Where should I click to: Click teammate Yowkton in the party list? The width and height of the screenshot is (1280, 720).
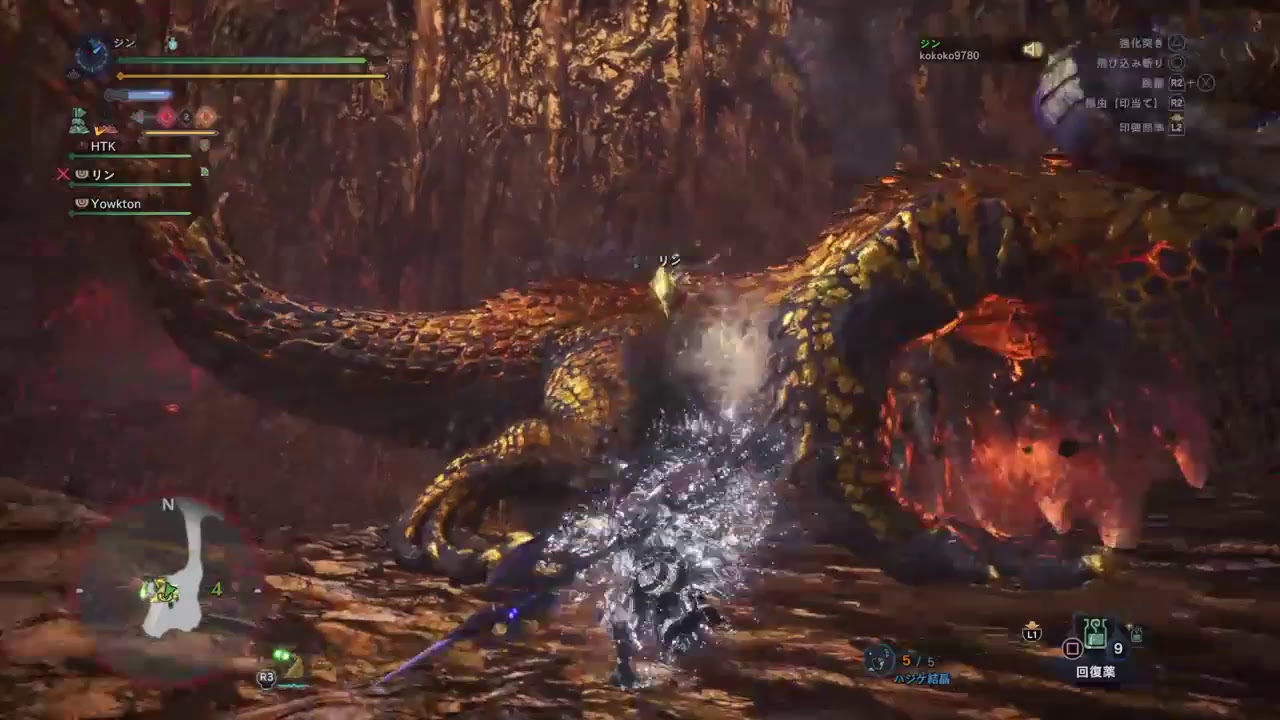pyautogui.click(x=117, y=204)
